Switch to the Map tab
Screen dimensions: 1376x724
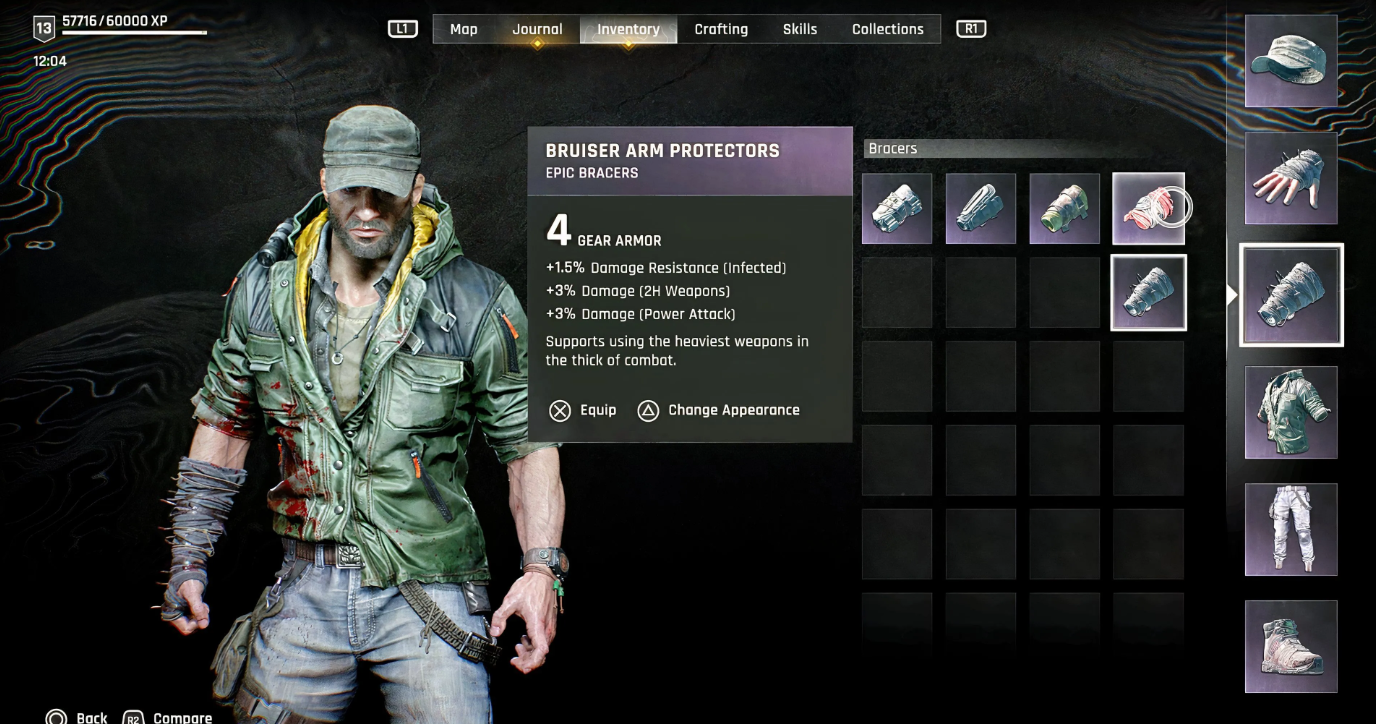click(463, 29)
